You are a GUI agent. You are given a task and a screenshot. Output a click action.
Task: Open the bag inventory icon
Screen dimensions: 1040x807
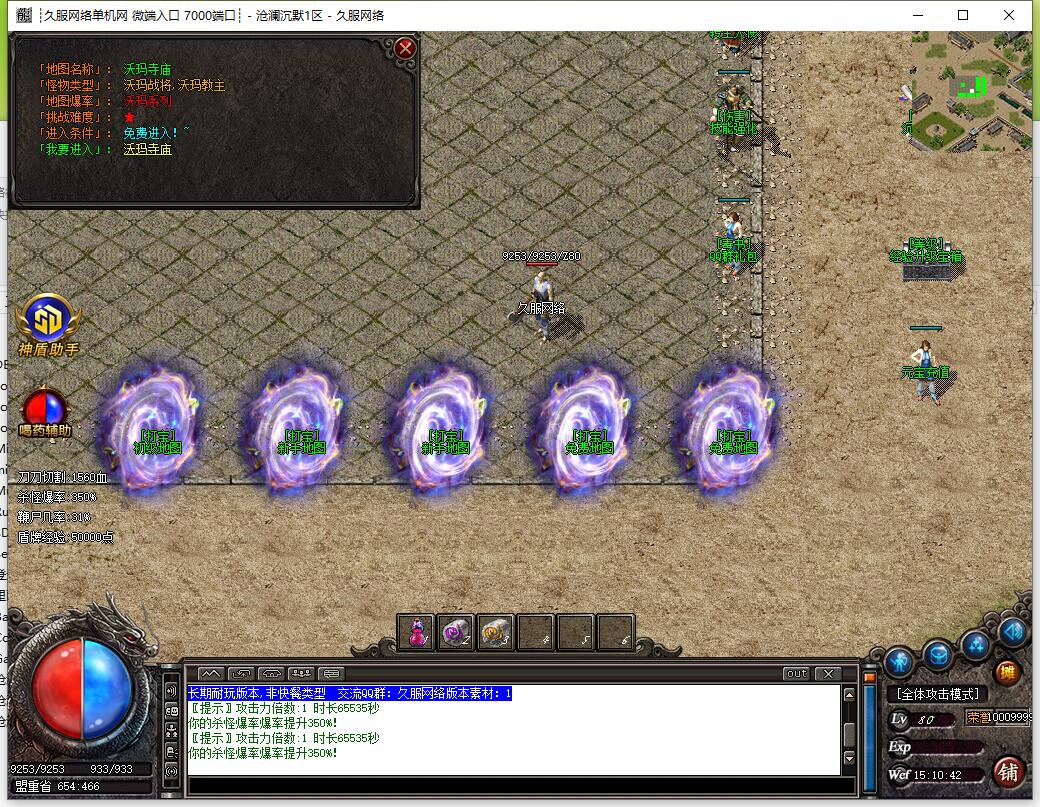click(937, 655)
